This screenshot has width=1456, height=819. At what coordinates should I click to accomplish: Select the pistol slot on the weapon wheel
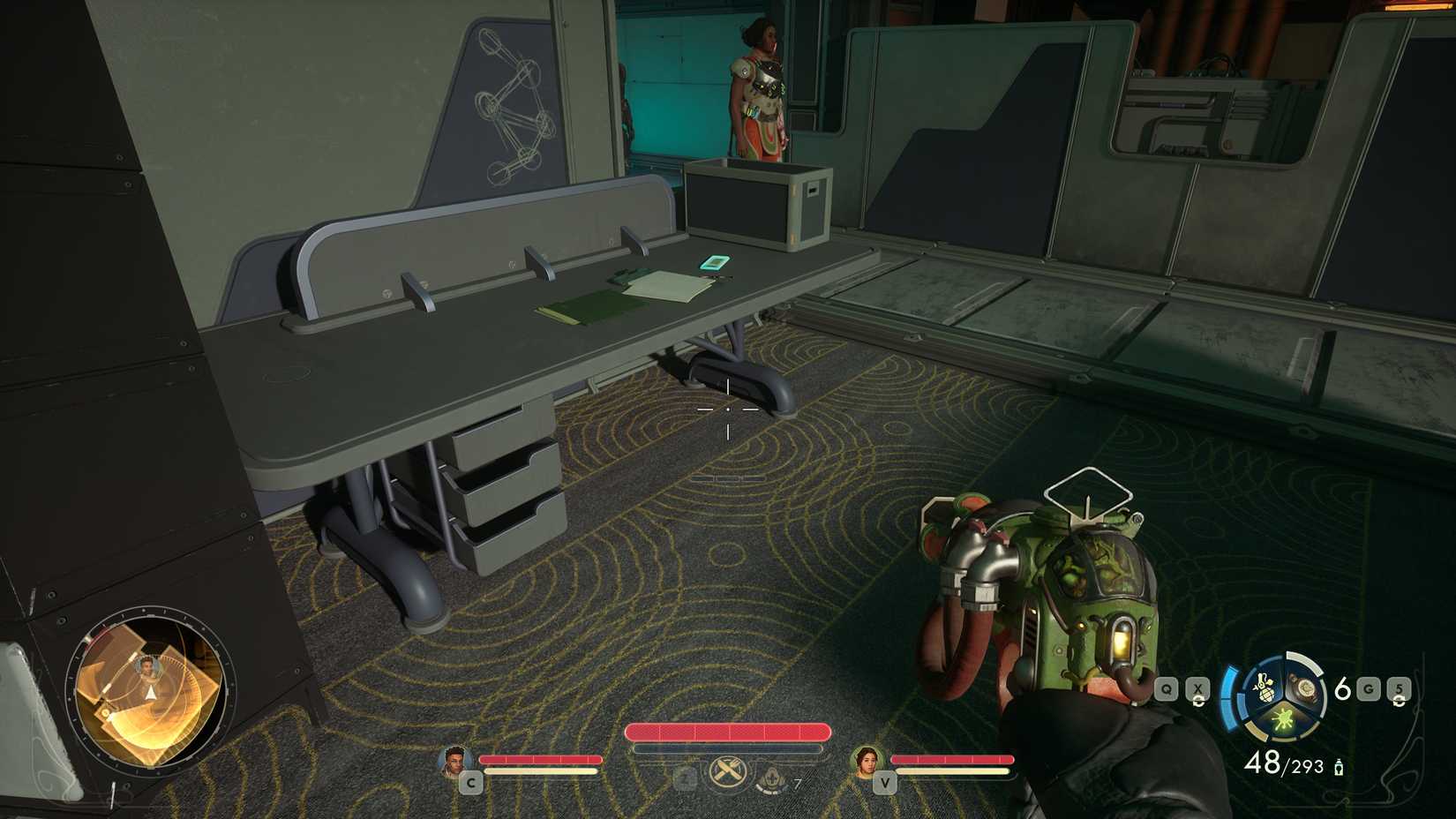coord(1304,689)
